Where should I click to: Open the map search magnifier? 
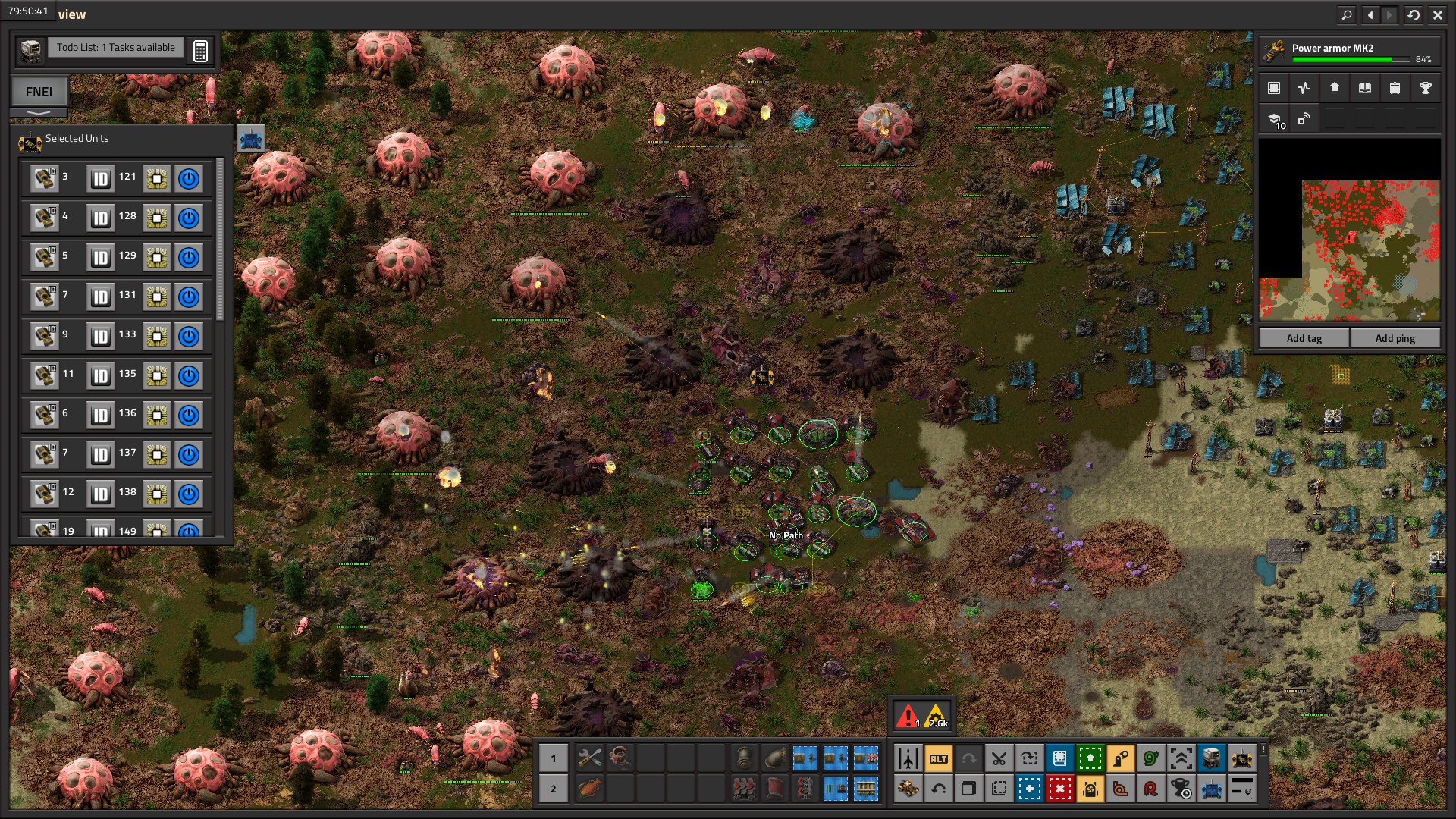pos(1346,14)
